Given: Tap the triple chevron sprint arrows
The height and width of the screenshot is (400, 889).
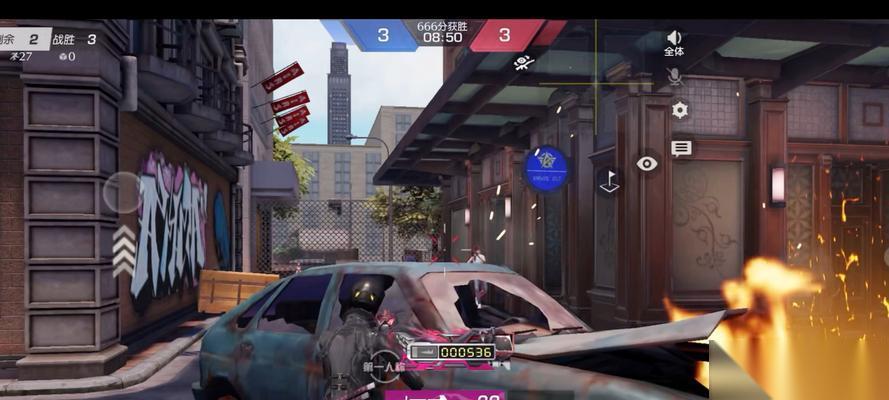Looking at the screenshot, I should 123,251.
